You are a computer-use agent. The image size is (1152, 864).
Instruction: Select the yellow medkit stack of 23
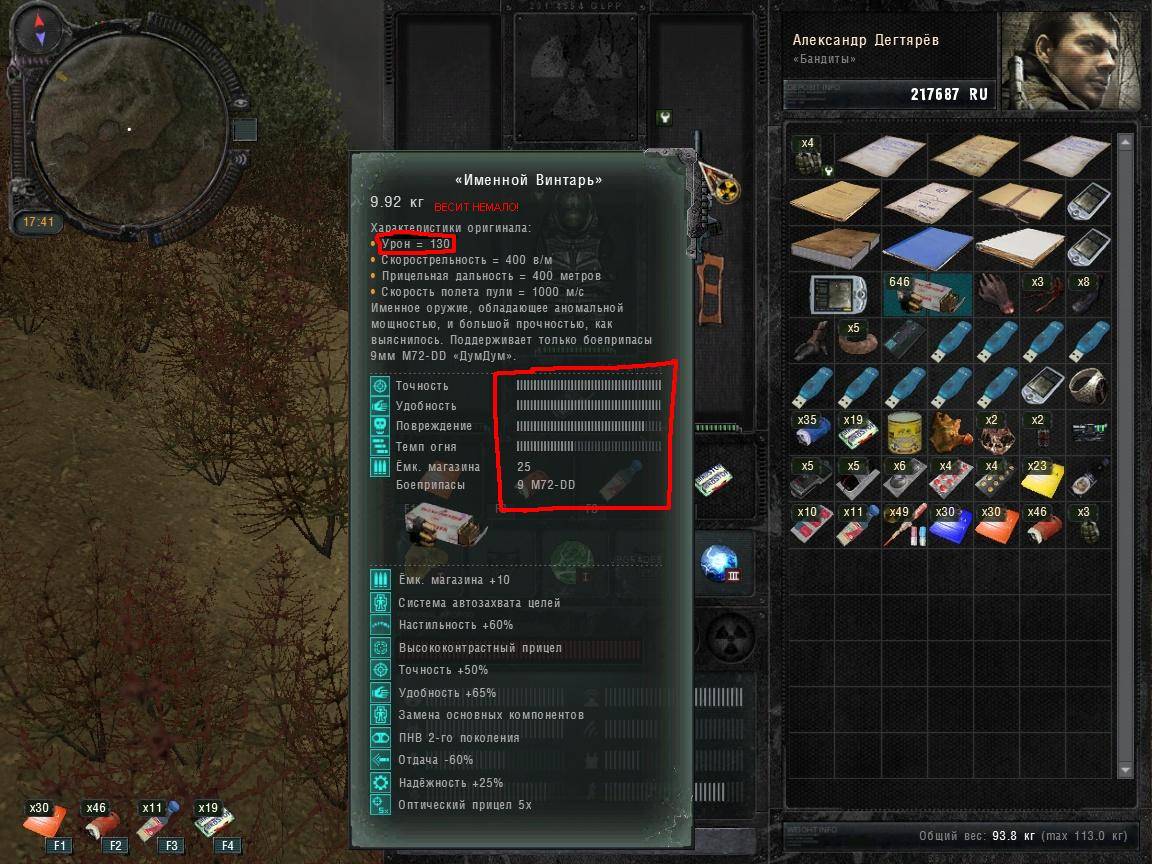(x=1042, y=478)
